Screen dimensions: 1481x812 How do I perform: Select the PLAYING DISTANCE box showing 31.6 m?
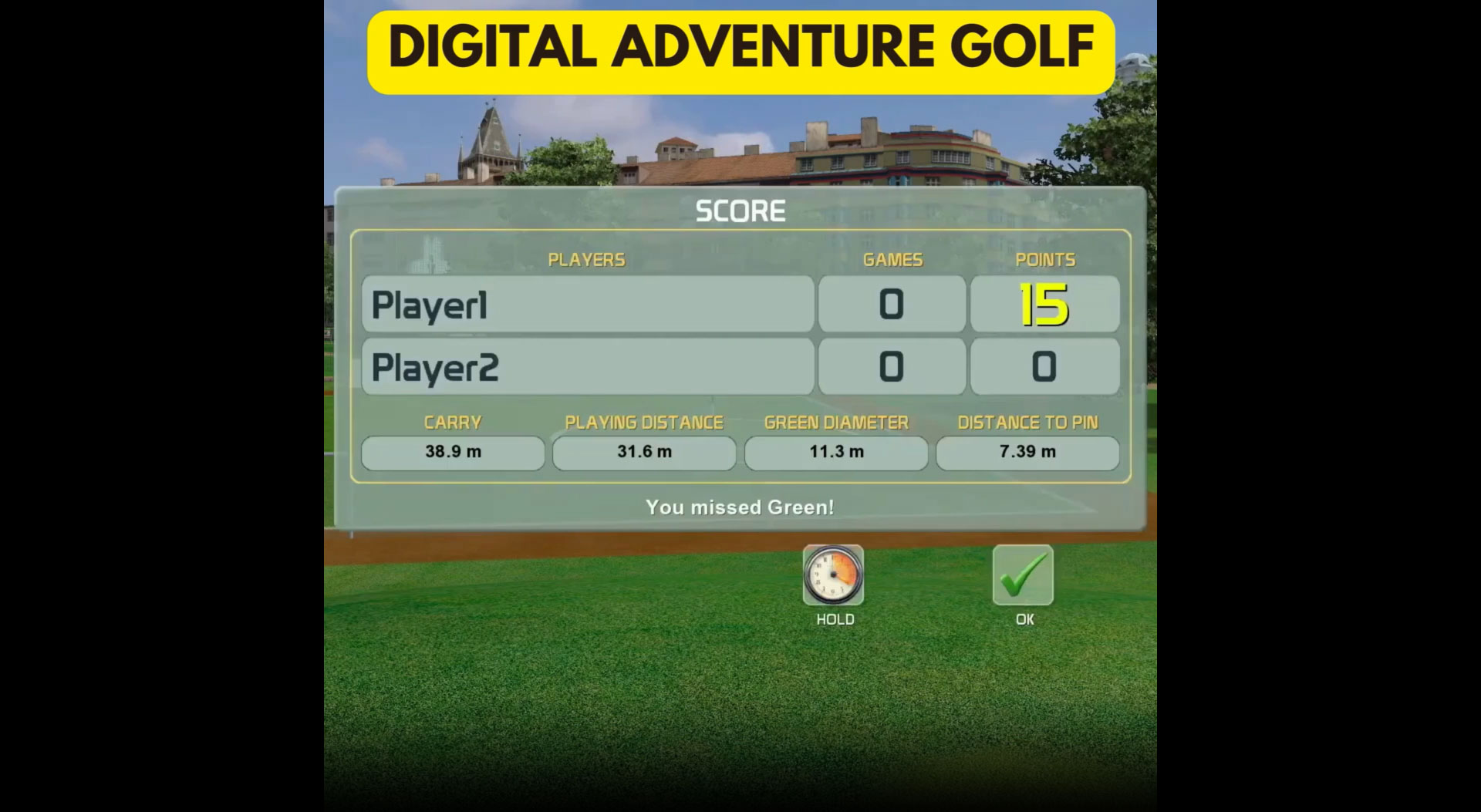click(644, 453)
